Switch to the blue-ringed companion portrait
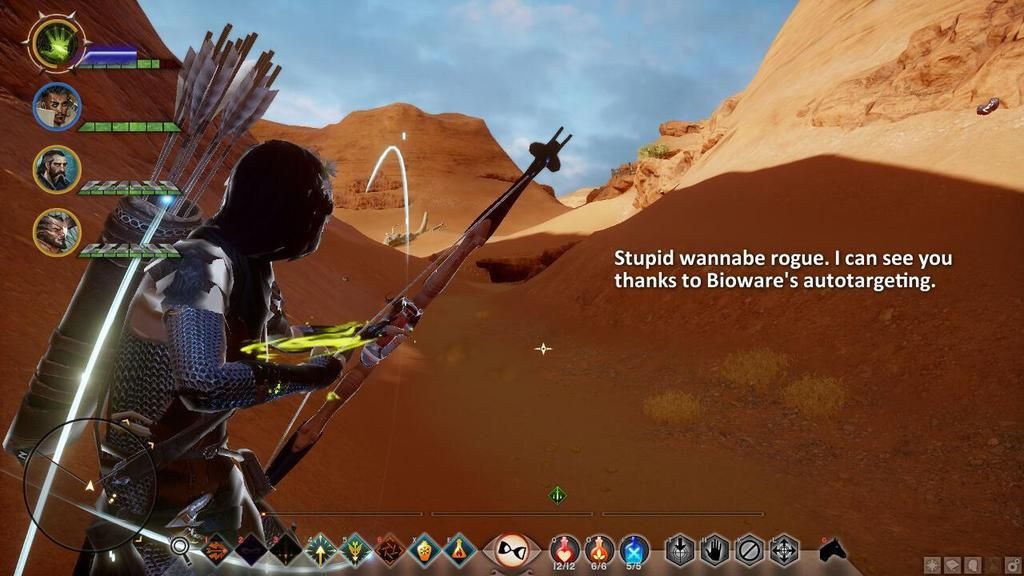Image resolution: width=1024 pixels, height=576 pixels. tap(56, 107)
